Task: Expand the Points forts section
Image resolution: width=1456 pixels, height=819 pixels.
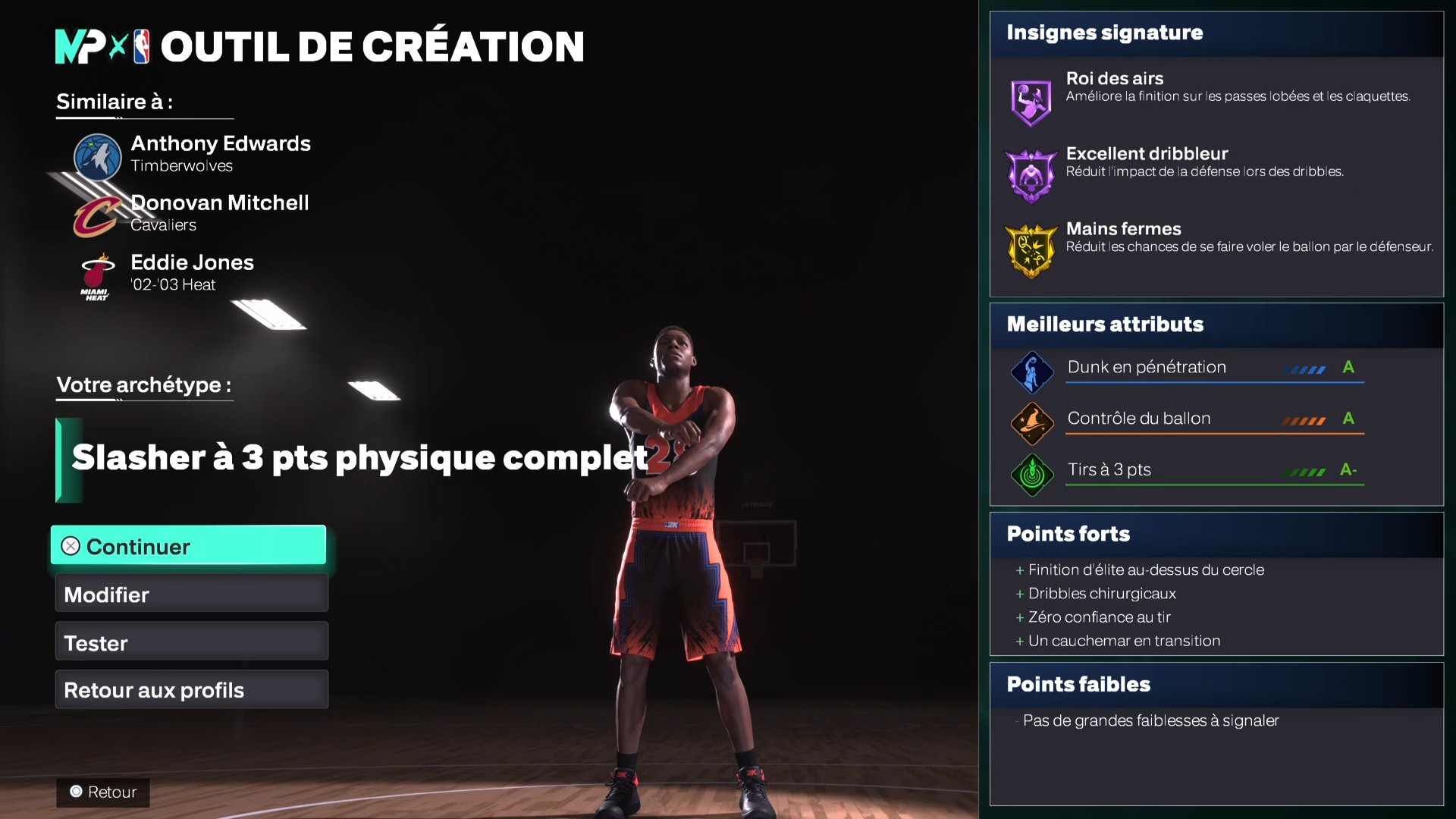Action: (x=1067, y=533)
